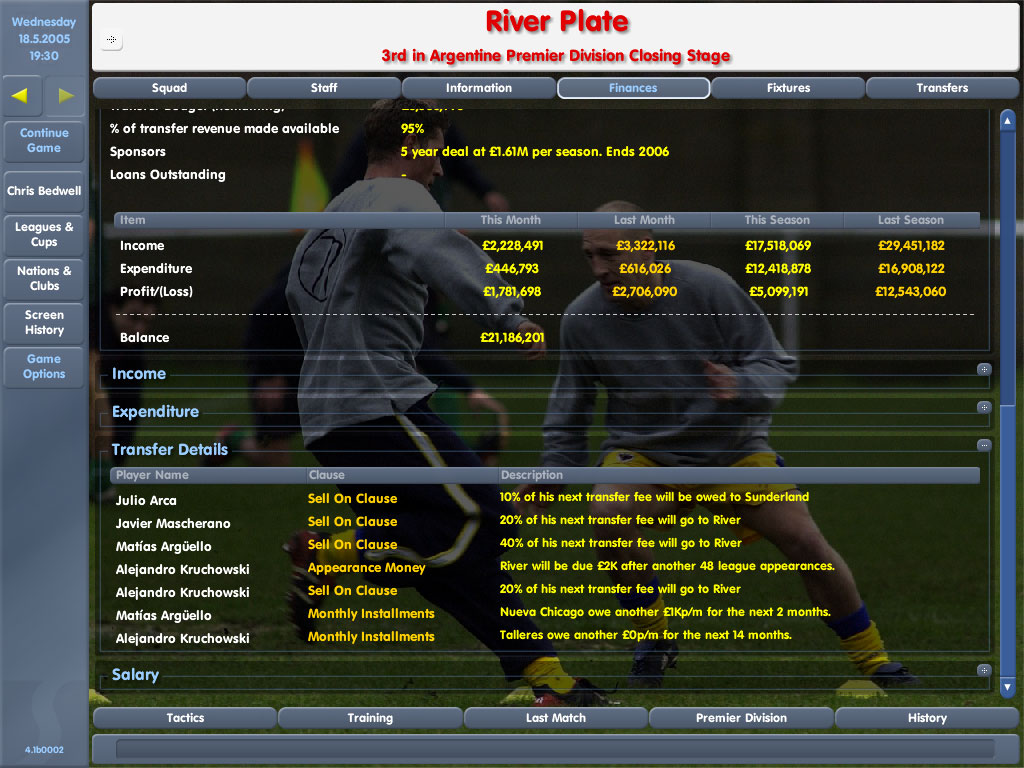The height and width of the screenshot is (768, 1024).
Task: Select Javier Mascherano in transfer details
Action: tap(173, 523)
